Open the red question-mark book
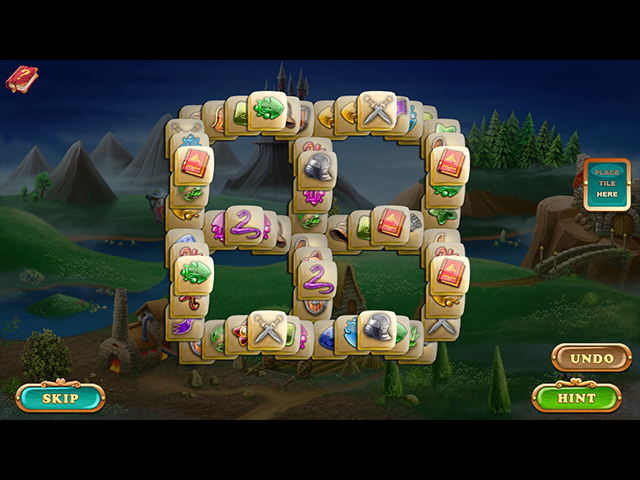Viewport: 640px width, 480px height. coord(21,79)
